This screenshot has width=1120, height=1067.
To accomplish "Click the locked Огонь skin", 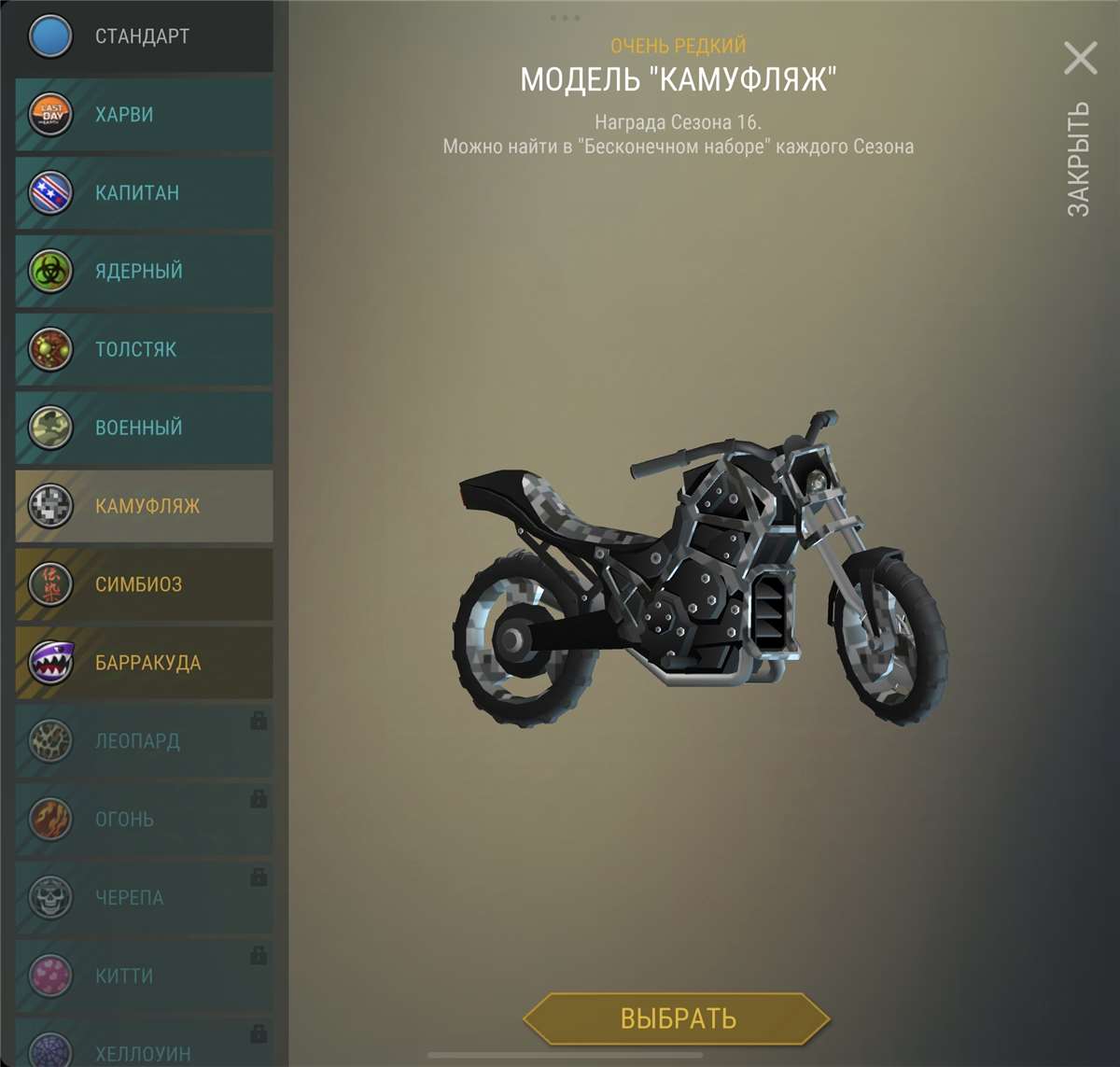I will point(145,821).
